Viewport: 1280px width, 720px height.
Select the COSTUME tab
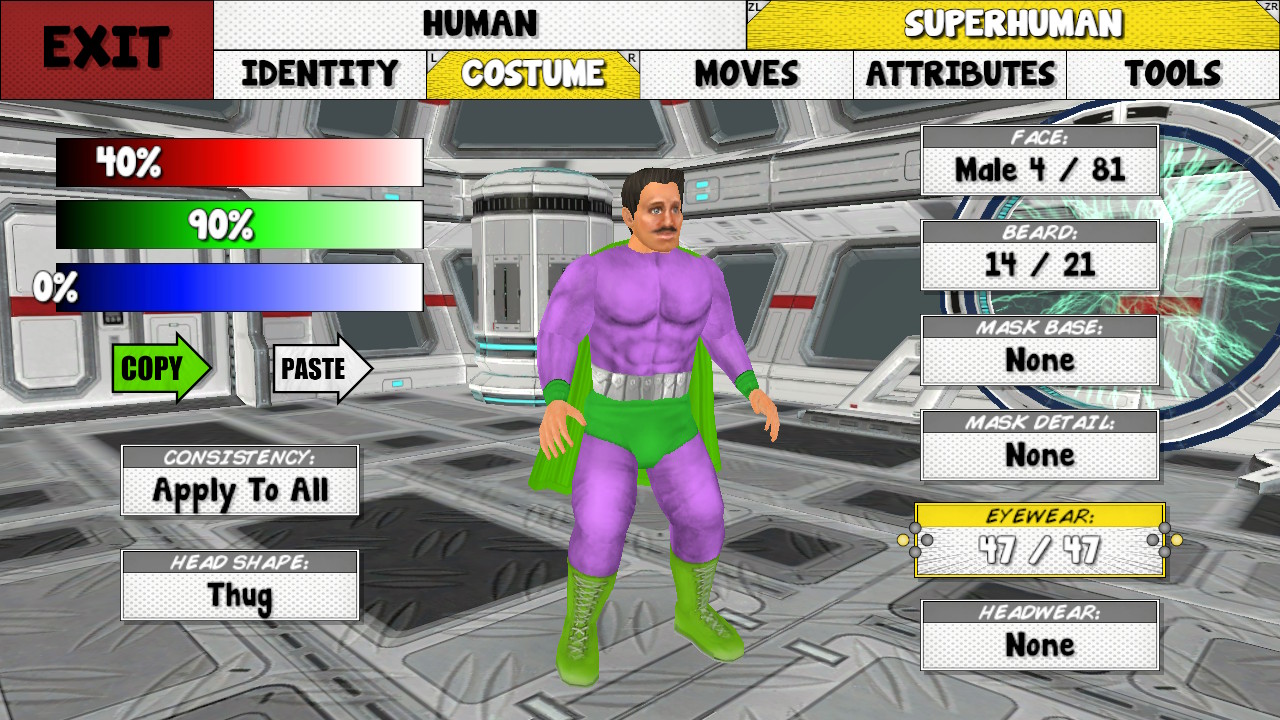[x=533, y=73]
